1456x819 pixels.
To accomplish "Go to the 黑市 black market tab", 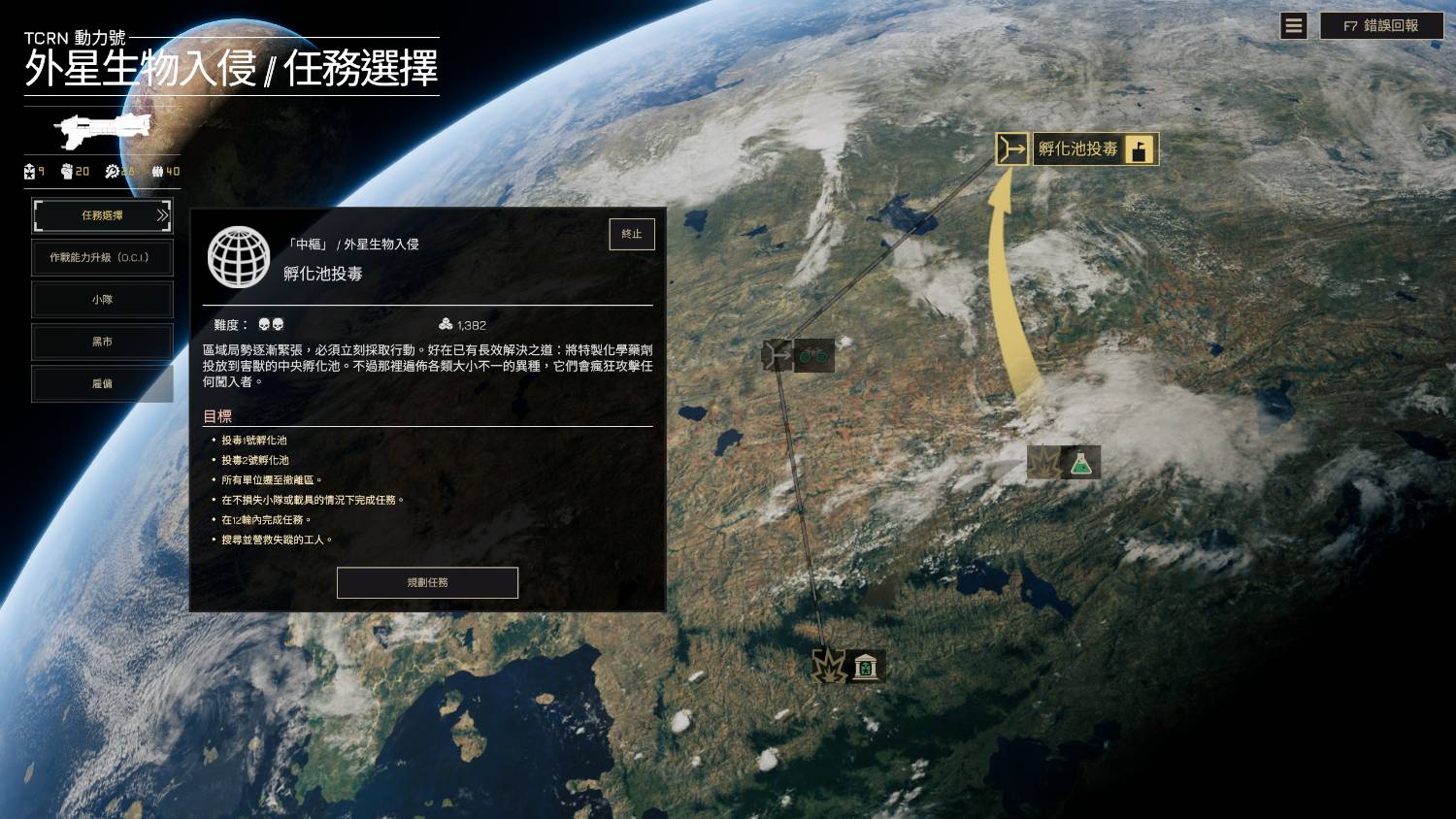I will 102,342.
